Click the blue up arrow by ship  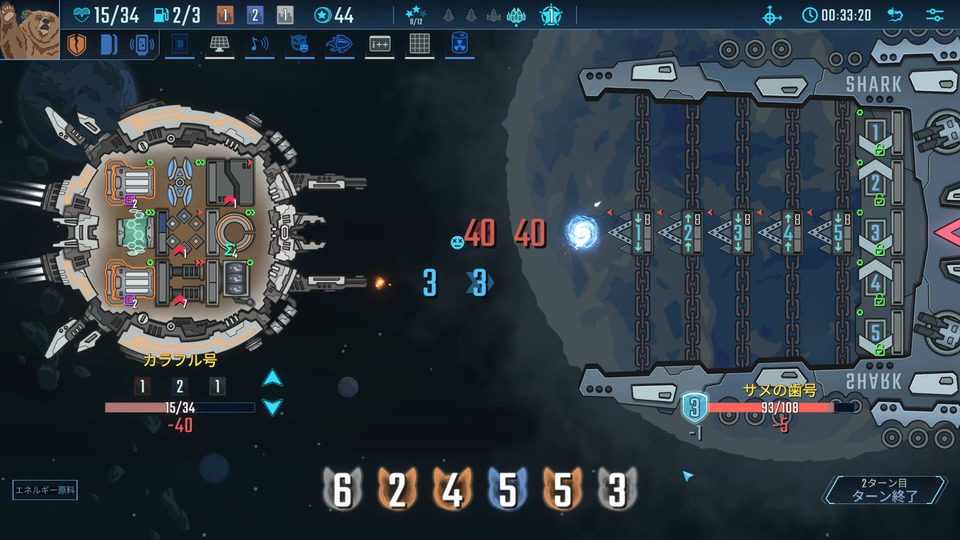[272, 378]
